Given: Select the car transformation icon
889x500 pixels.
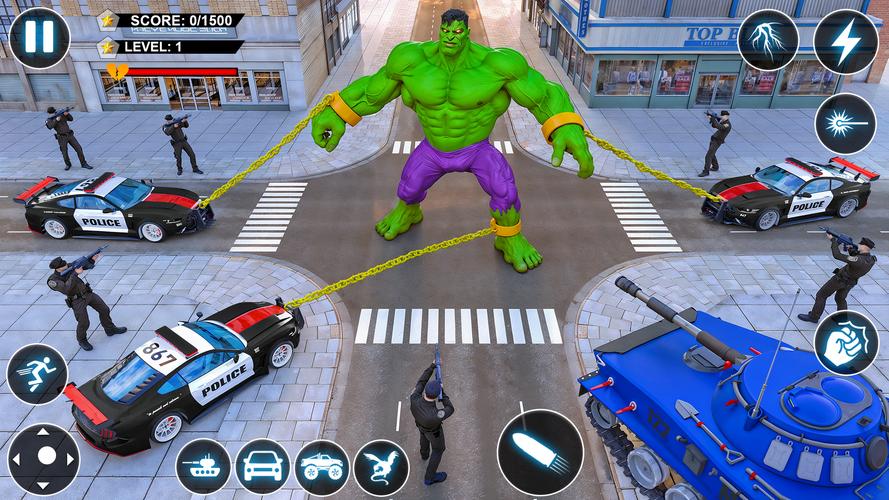Looking at the screenshot, I should (262, 467).
